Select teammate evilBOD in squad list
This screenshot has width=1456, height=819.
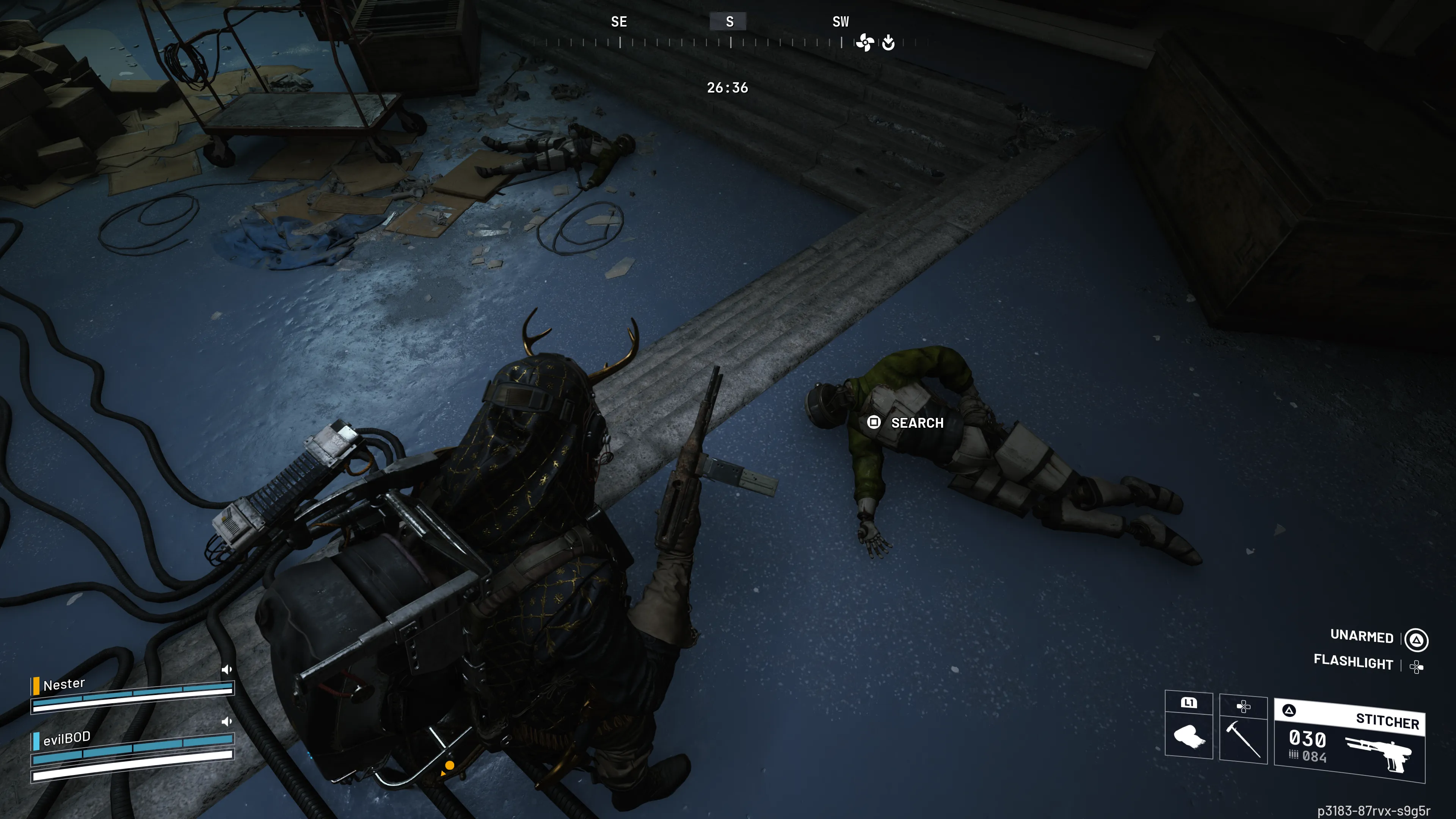click(x=67, y=738)
